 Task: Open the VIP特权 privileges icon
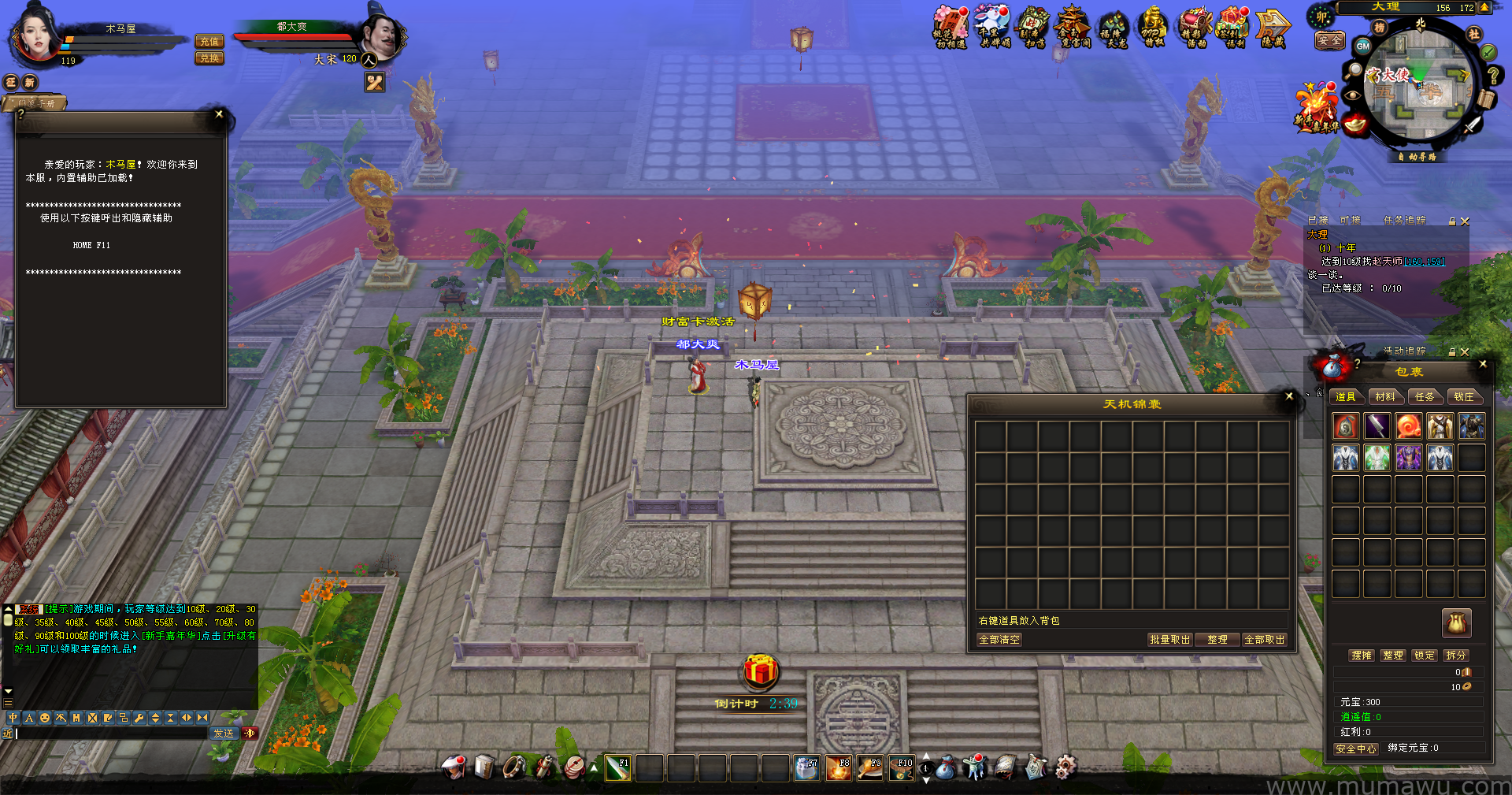click(x=1153, y=27)
